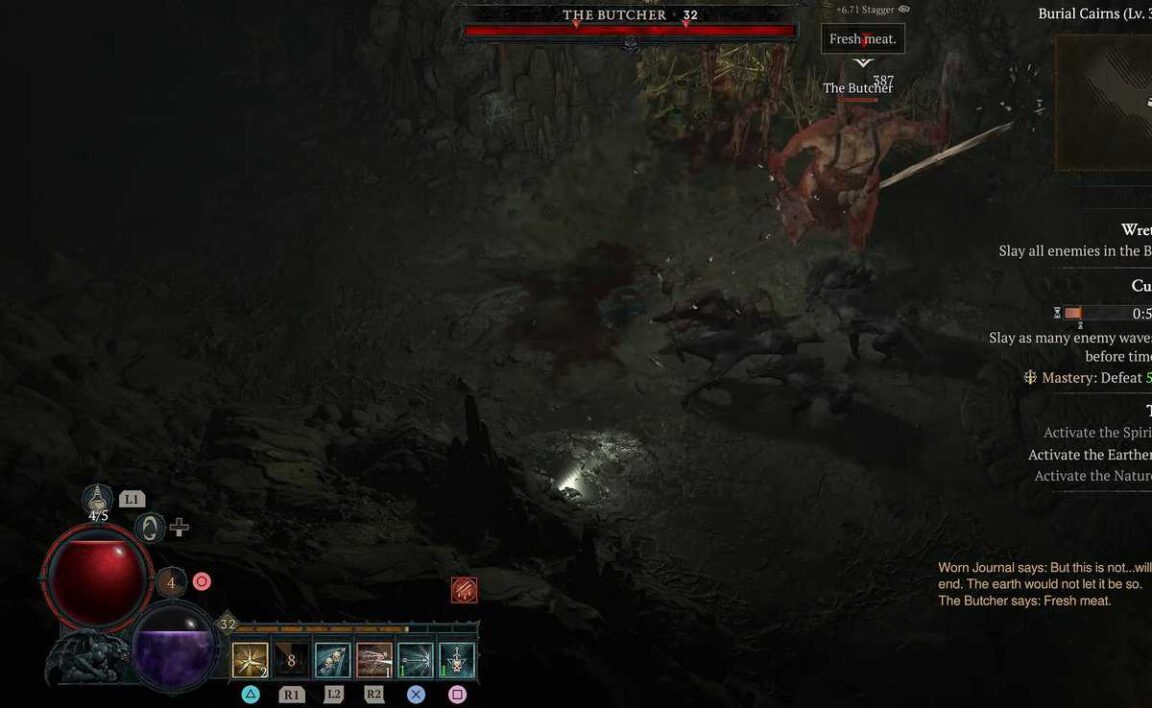The height and width of the screenshot is (708, 1152).
Task: Activate the skull with upward arrow skill
Action: (x=457, y=660)
